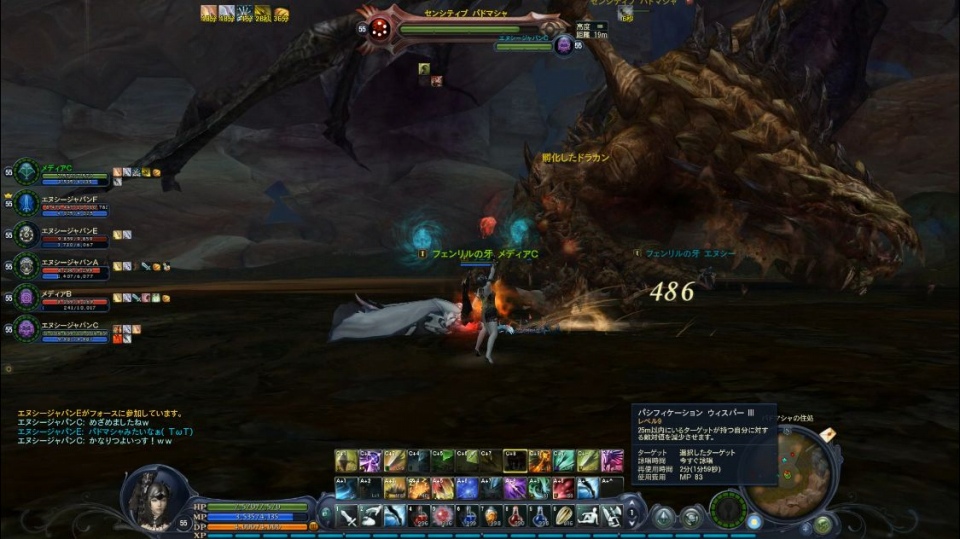960x539 pixels.
Task: Use the sword attack skill in slot 1
Action: point(347,516)
